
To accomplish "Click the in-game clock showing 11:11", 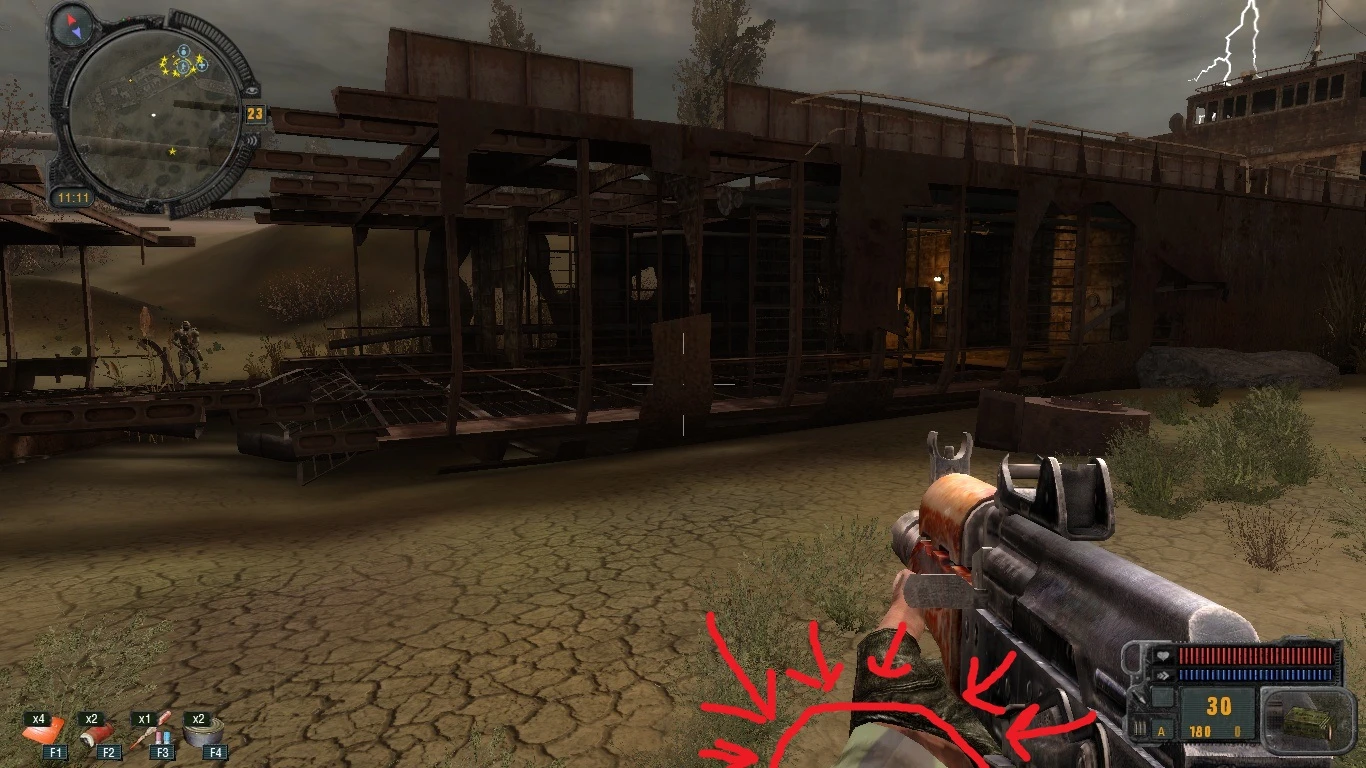I will (75, 198).
